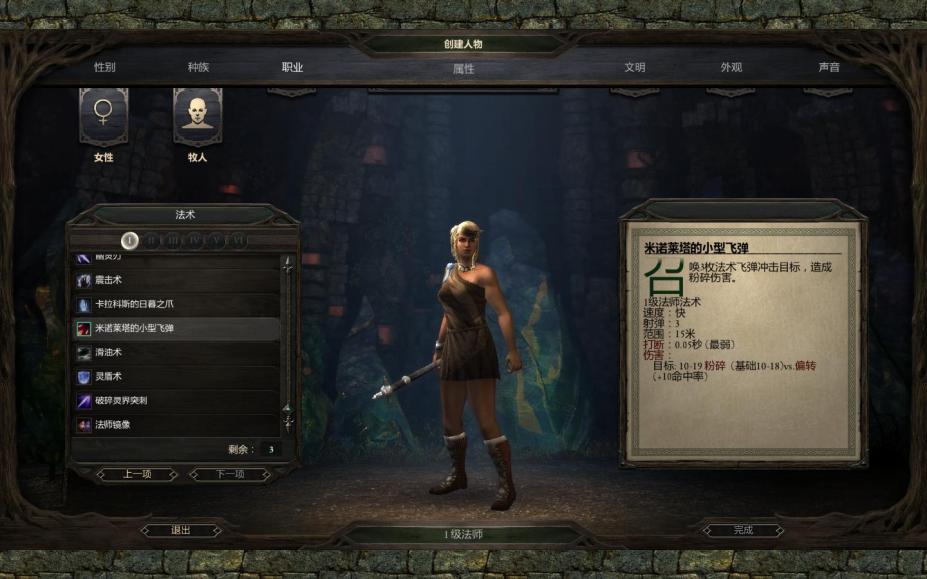Viewport: 927px width, 579px height.
Task: Exit character creation with 退出
Action: (x=181, y=530)
